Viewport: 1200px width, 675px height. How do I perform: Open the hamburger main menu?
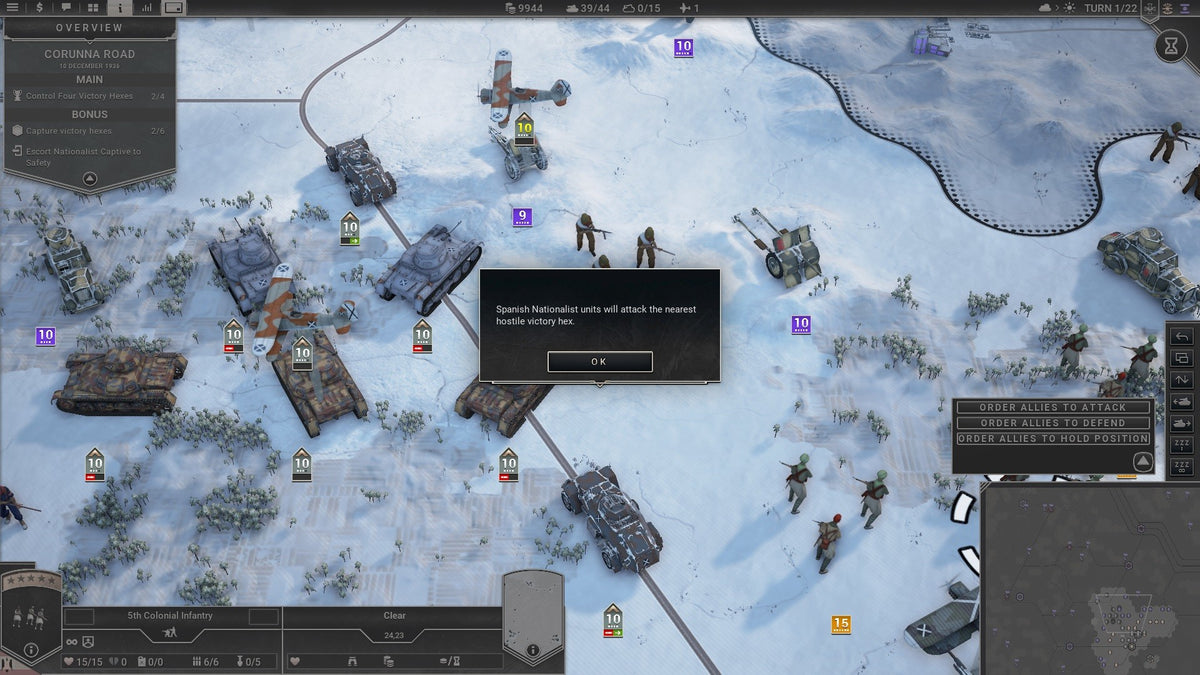tap(13, 7)
